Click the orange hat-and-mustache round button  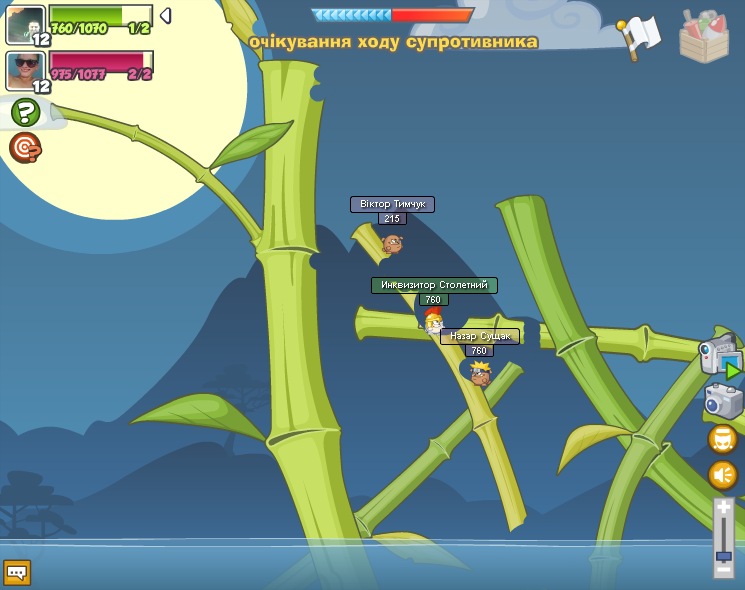tap(723, 439)
